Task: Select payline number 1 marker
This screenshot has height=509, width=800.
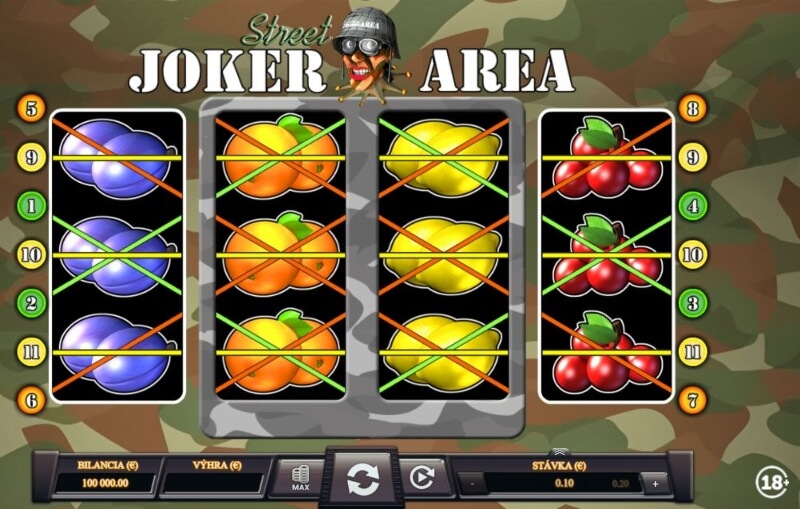Action: click(x=32, y=206)
